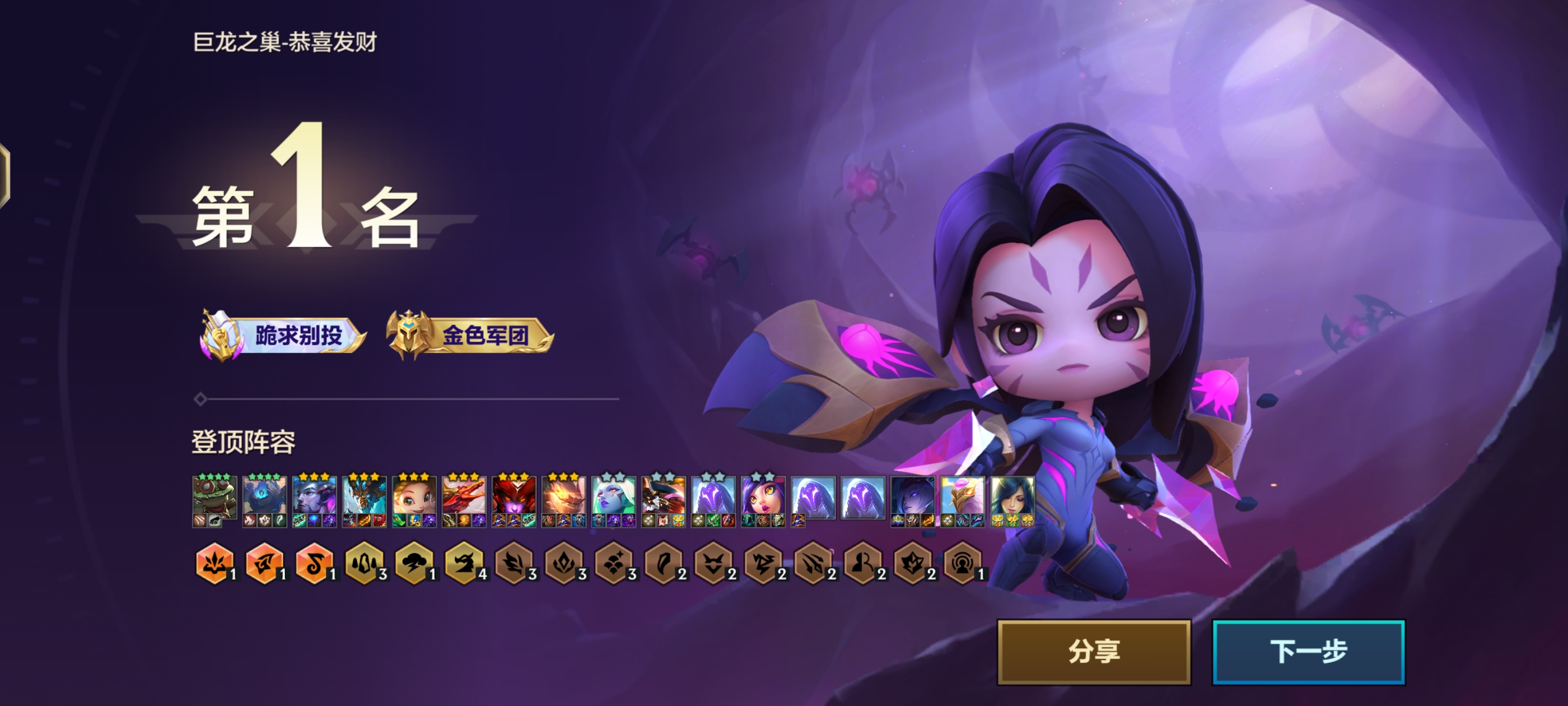Show the storm cloud trait icon
The height and width of the screenshot is (706, 1568).
414,564
